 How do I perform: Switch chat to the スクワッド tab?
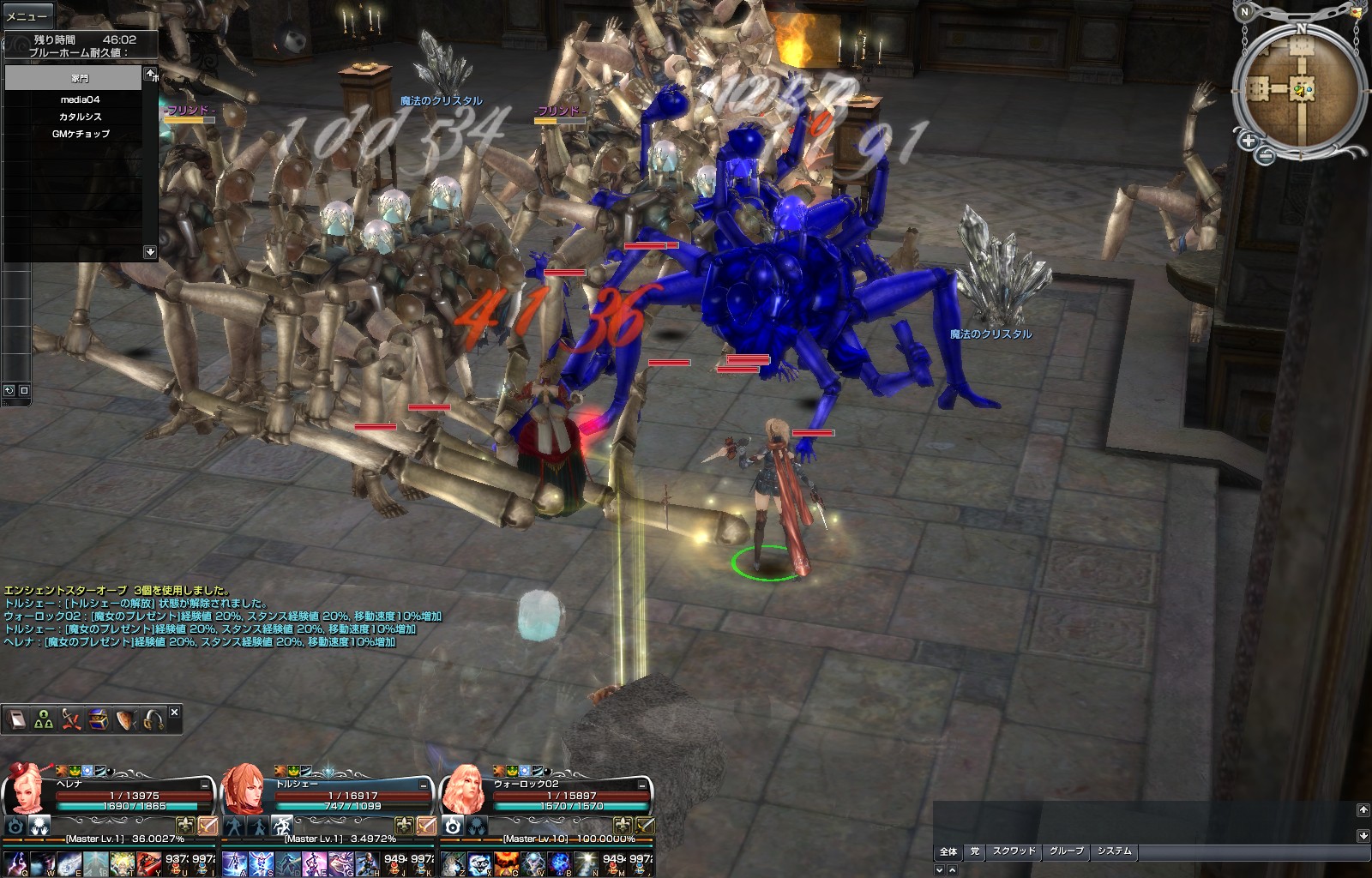1014,851
